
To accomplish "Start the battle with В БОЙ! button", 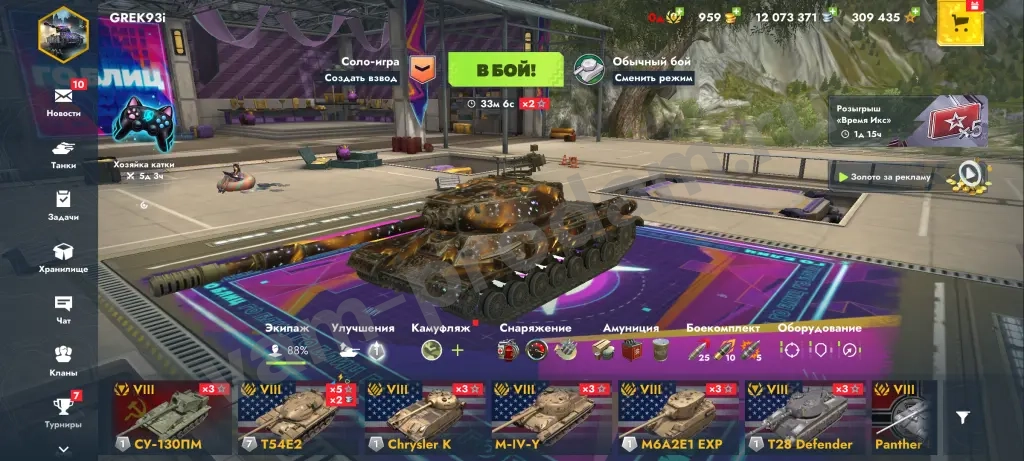I will click(x=505, y=70).
